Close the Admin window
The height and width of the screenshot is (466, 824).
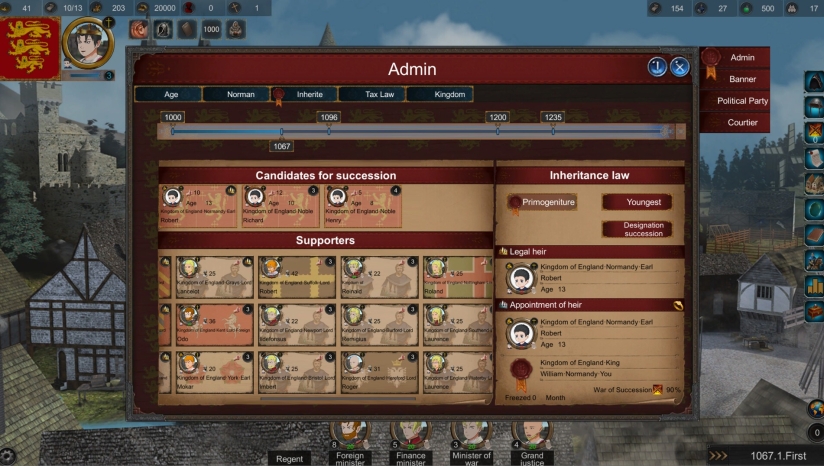click(680, 67)
